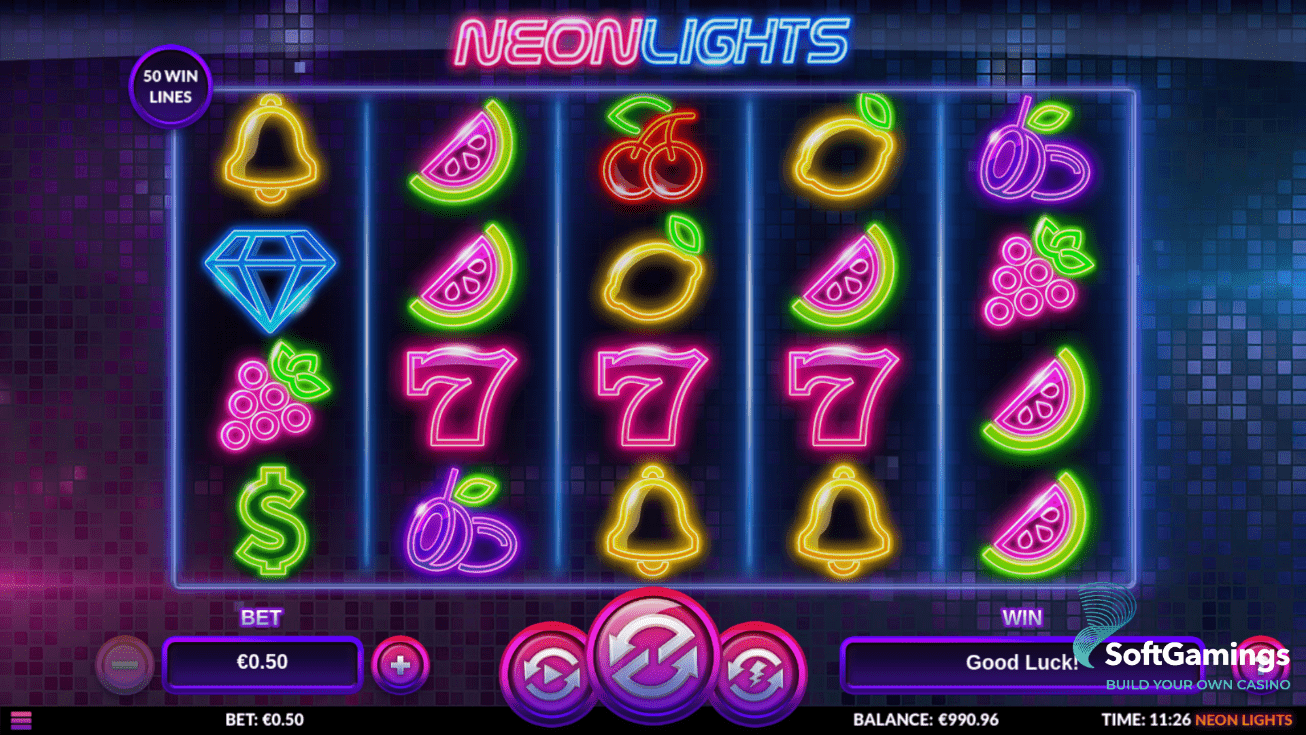This screenshot has height=735, width=1306.
Task: Spin the reels with the large center button
Action: [x=653, y=655]
